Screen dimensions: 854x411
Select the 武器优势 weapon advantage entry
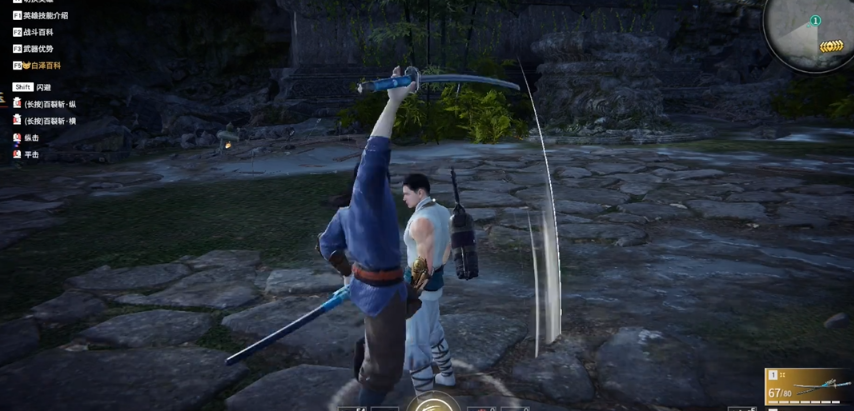(40, 48)
